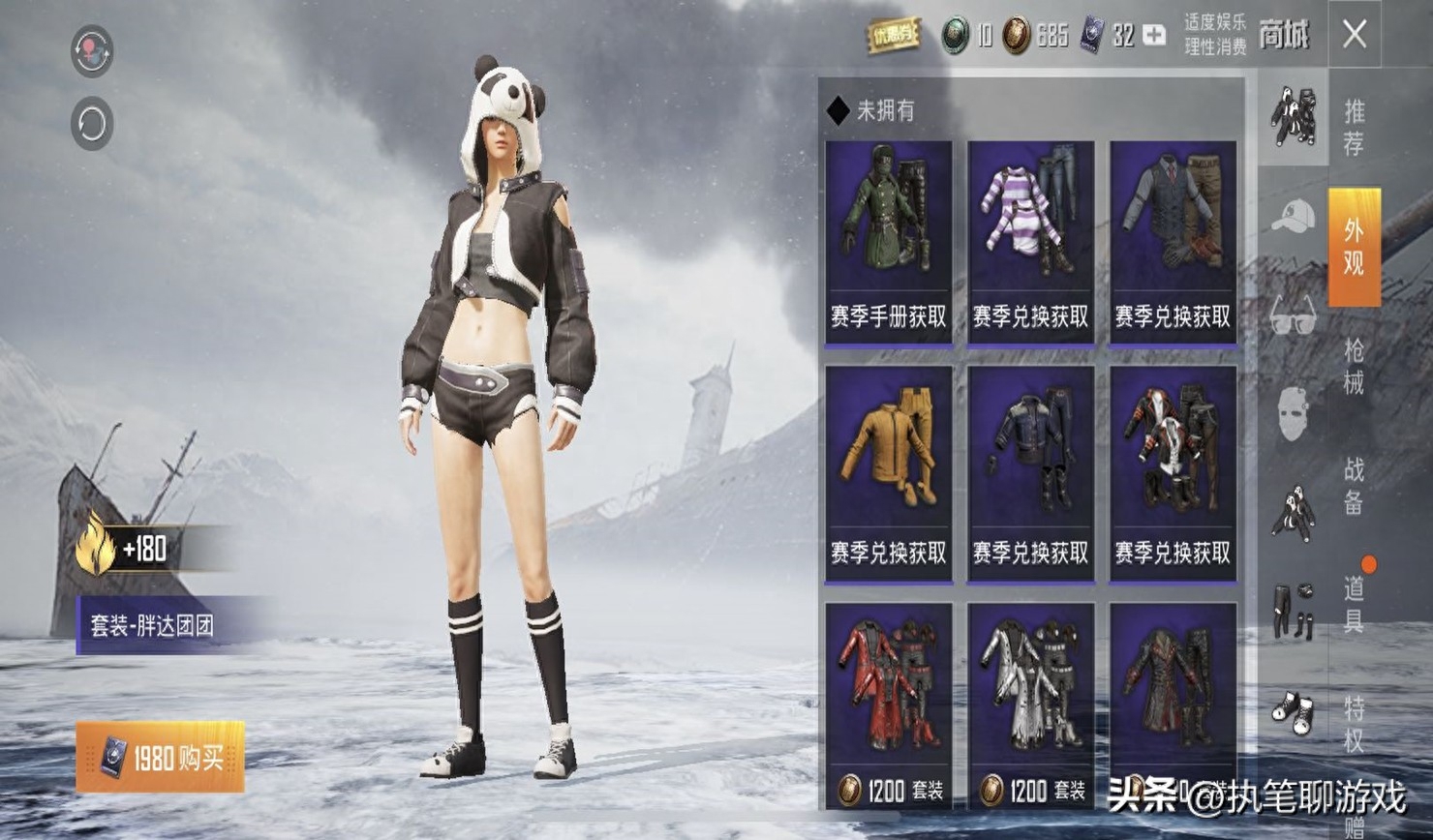Open the 优惠券 coupon ticket
This screenshot has height=840, width=1433.
coord(893,36)
